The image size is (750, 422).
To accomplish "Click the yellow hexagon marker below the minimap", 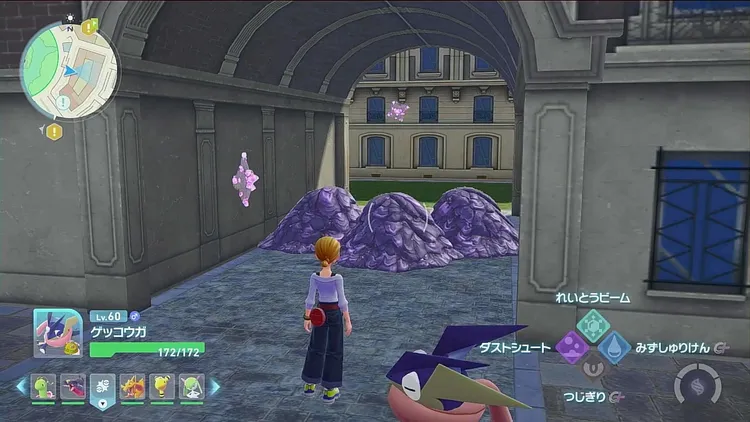I will pyautogui.click(x=54, y=131).
